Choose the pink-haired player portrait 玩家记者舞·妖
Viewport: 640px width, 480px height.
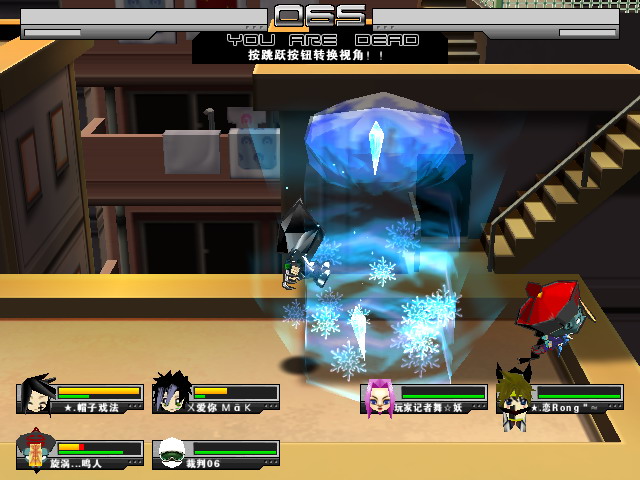click(379, 396)
